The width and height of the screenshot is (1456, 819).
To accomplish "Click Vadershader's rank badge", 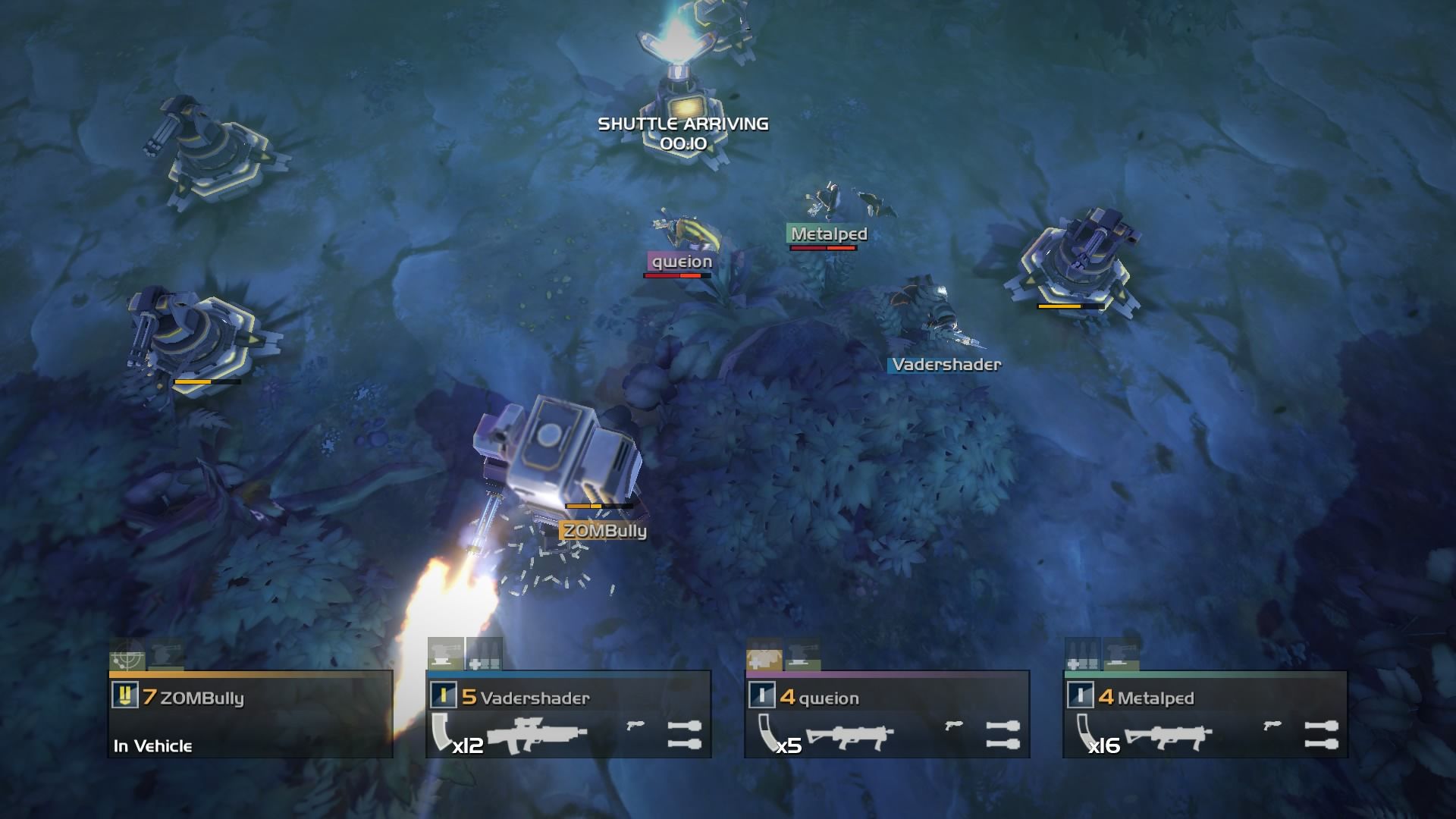I will tap(443, 696).
